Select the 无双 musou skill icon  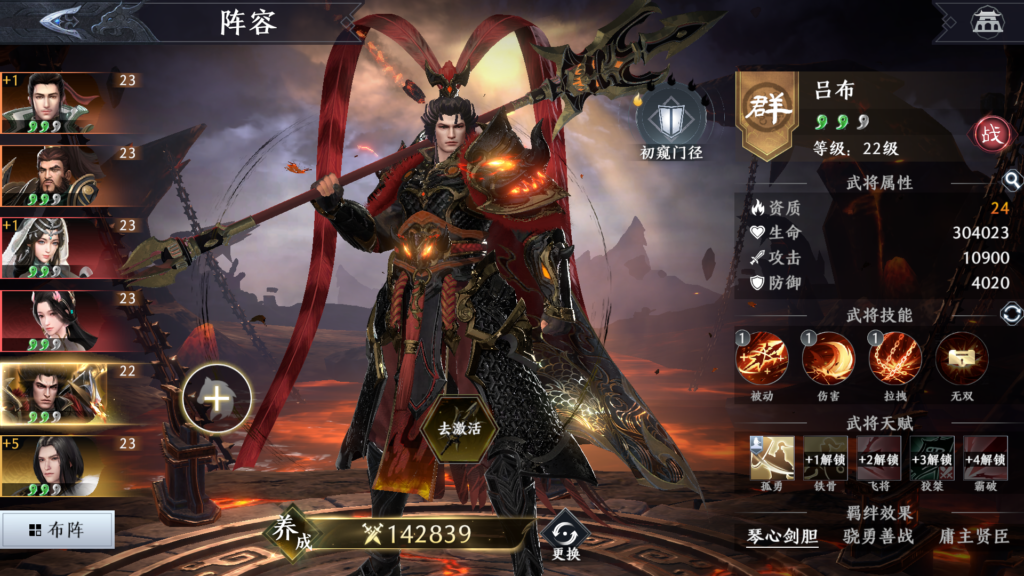pos(962,360)
